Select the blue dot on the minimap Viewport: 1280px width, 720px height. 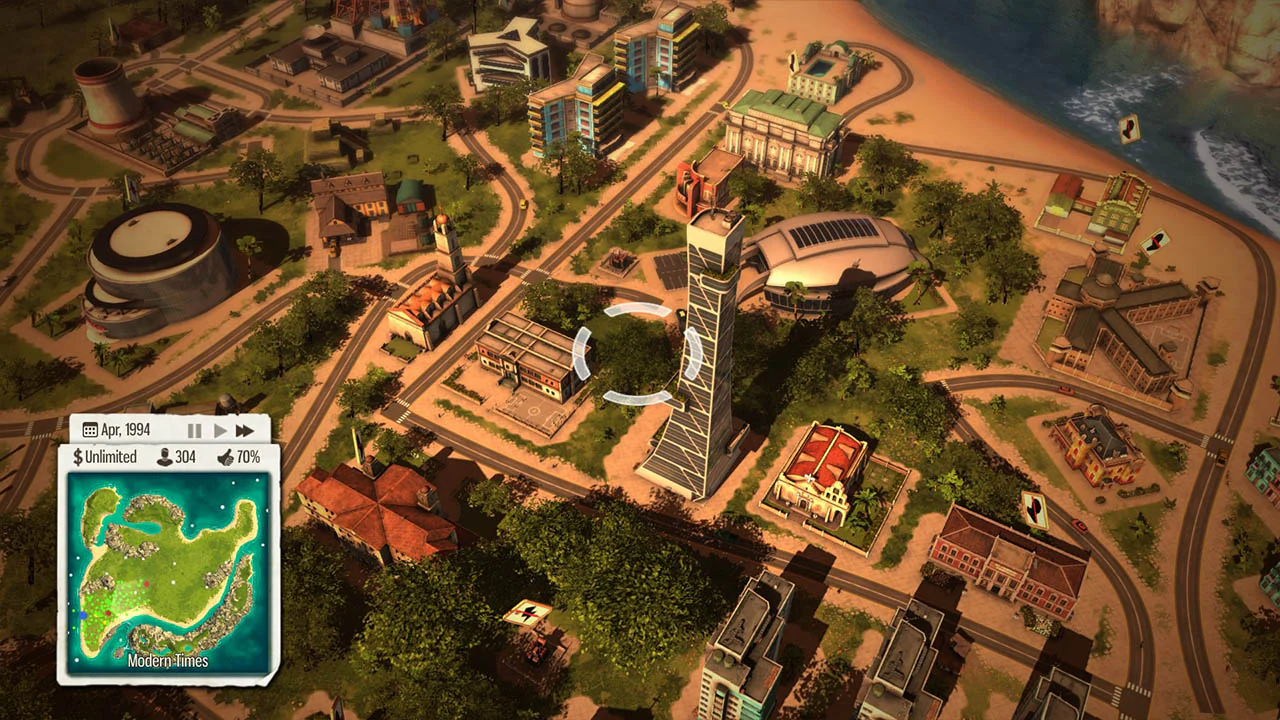[84, 614]
